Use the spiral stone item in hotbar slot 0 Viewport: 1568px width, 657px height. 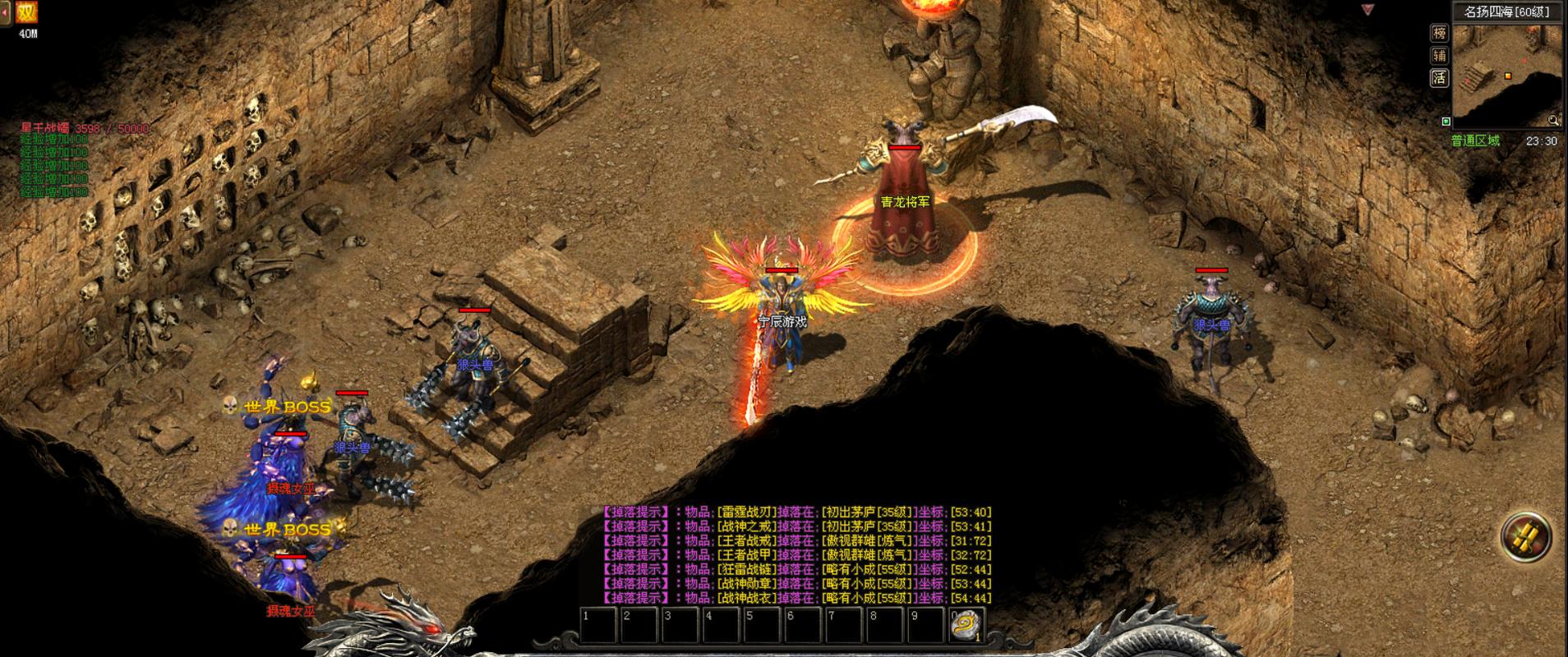[x=966, y=626]
